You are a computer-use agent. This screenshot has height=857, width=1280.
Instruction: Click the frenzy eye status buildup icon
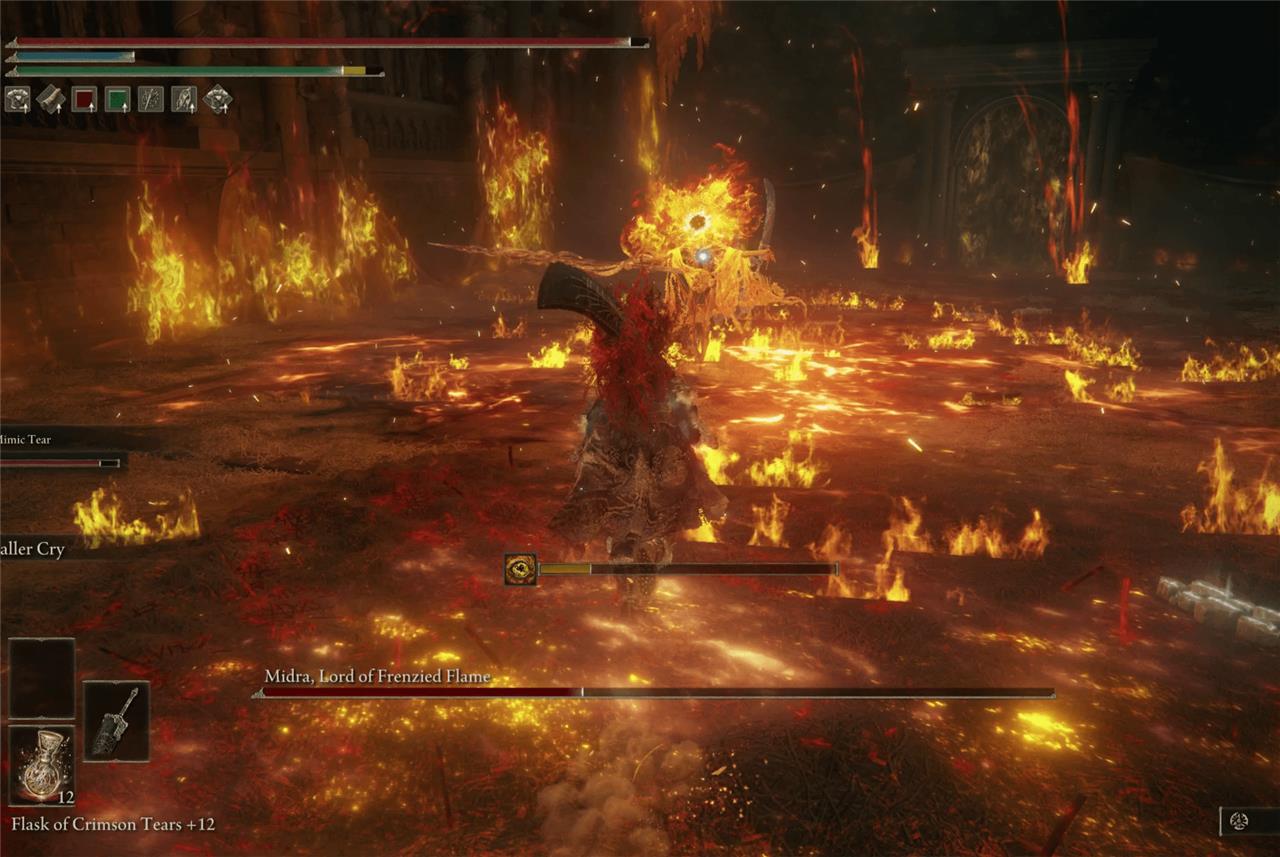520,569
